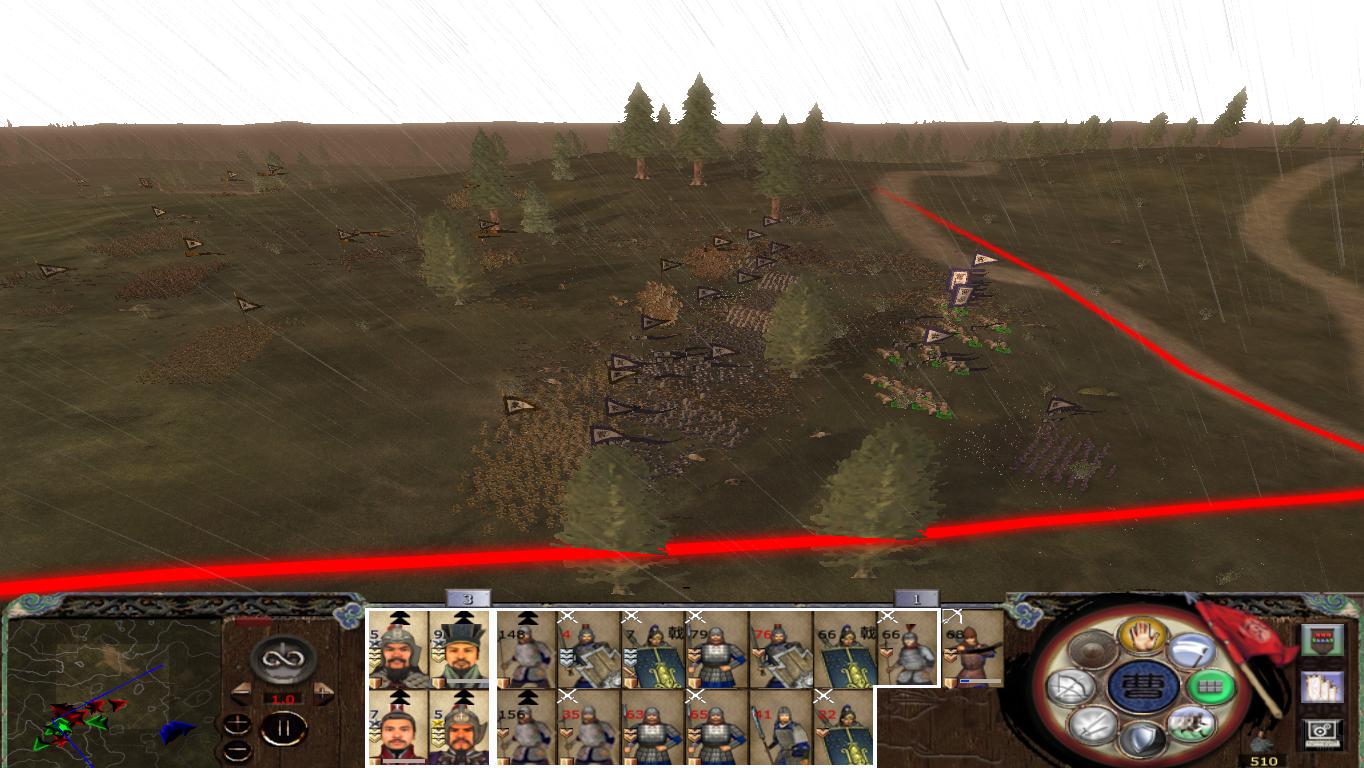Toggle fire at will with the bow icon

(1072, 687)
